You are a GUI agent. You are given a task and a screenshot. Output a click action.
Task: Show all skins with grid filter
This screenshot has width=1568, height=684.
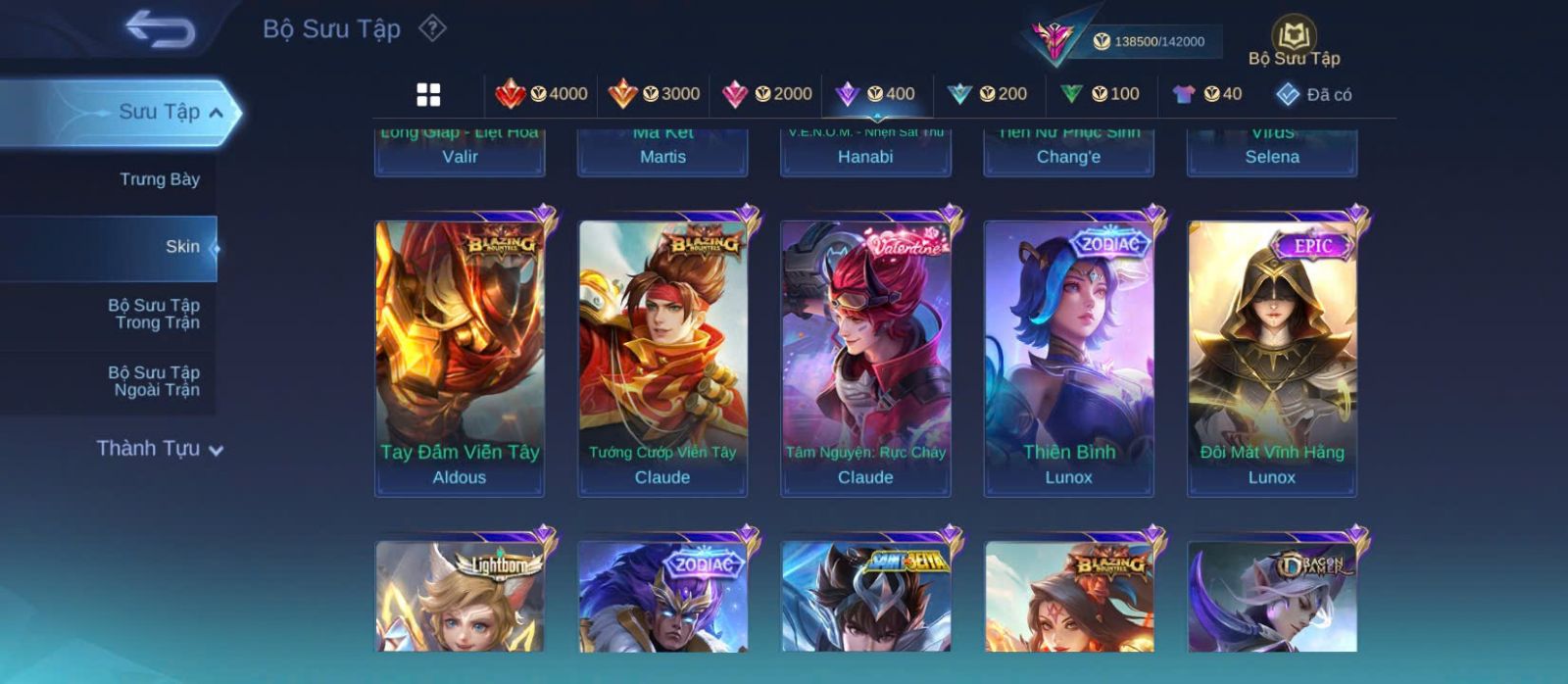click(x=428, y=94)
